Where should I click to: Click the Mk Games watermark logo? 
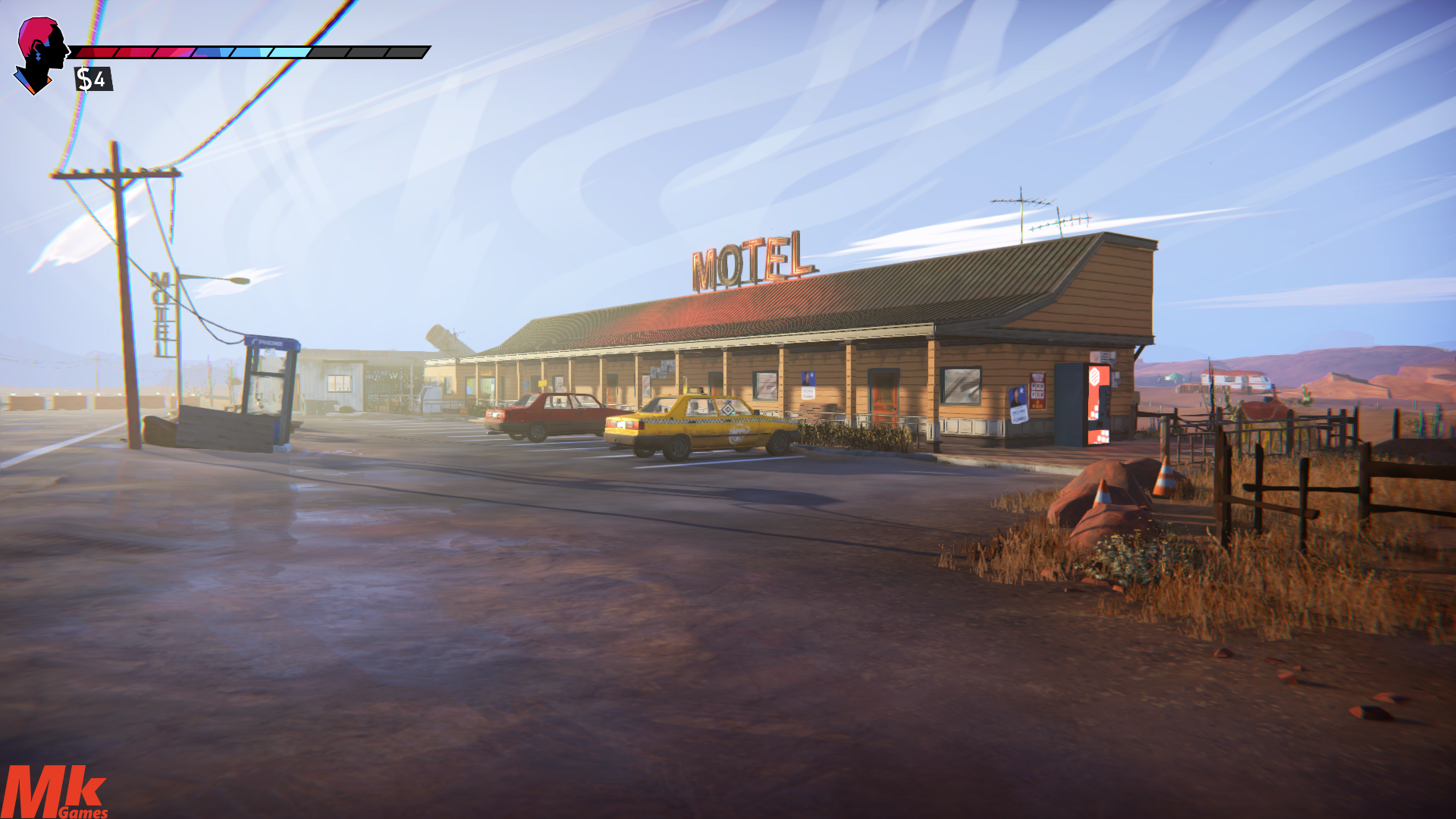pyautogui.click(x=53, y=792)
